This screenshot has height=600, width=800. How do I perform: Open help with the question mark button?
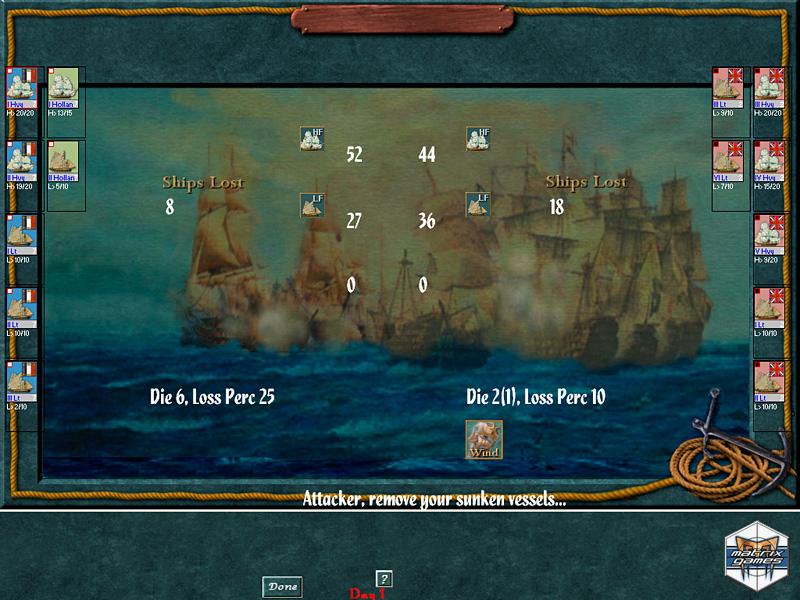coord(383,579)
